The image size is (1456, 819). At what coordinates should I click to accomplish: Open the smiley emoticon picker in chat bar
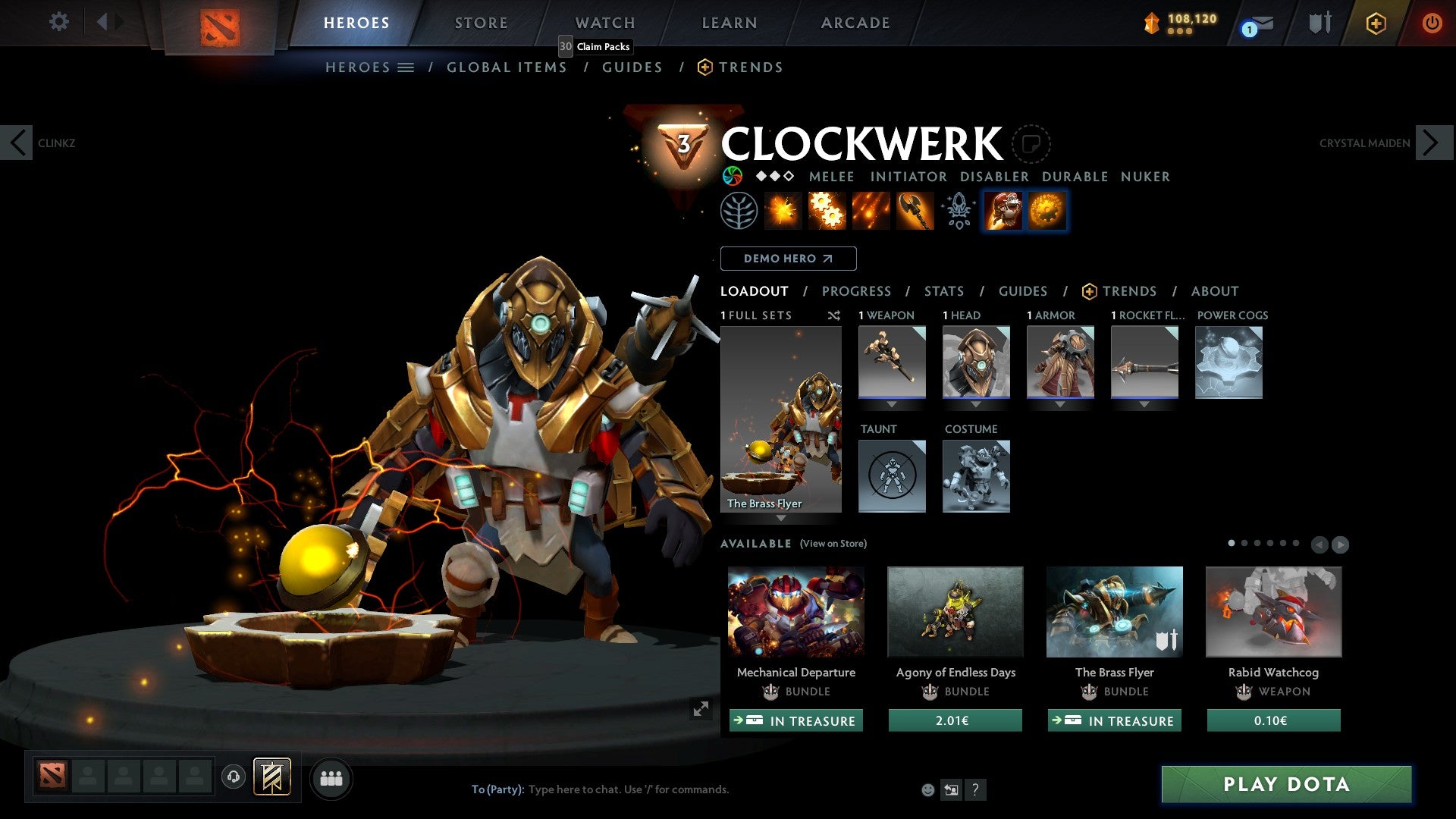(x=927, y=789)
